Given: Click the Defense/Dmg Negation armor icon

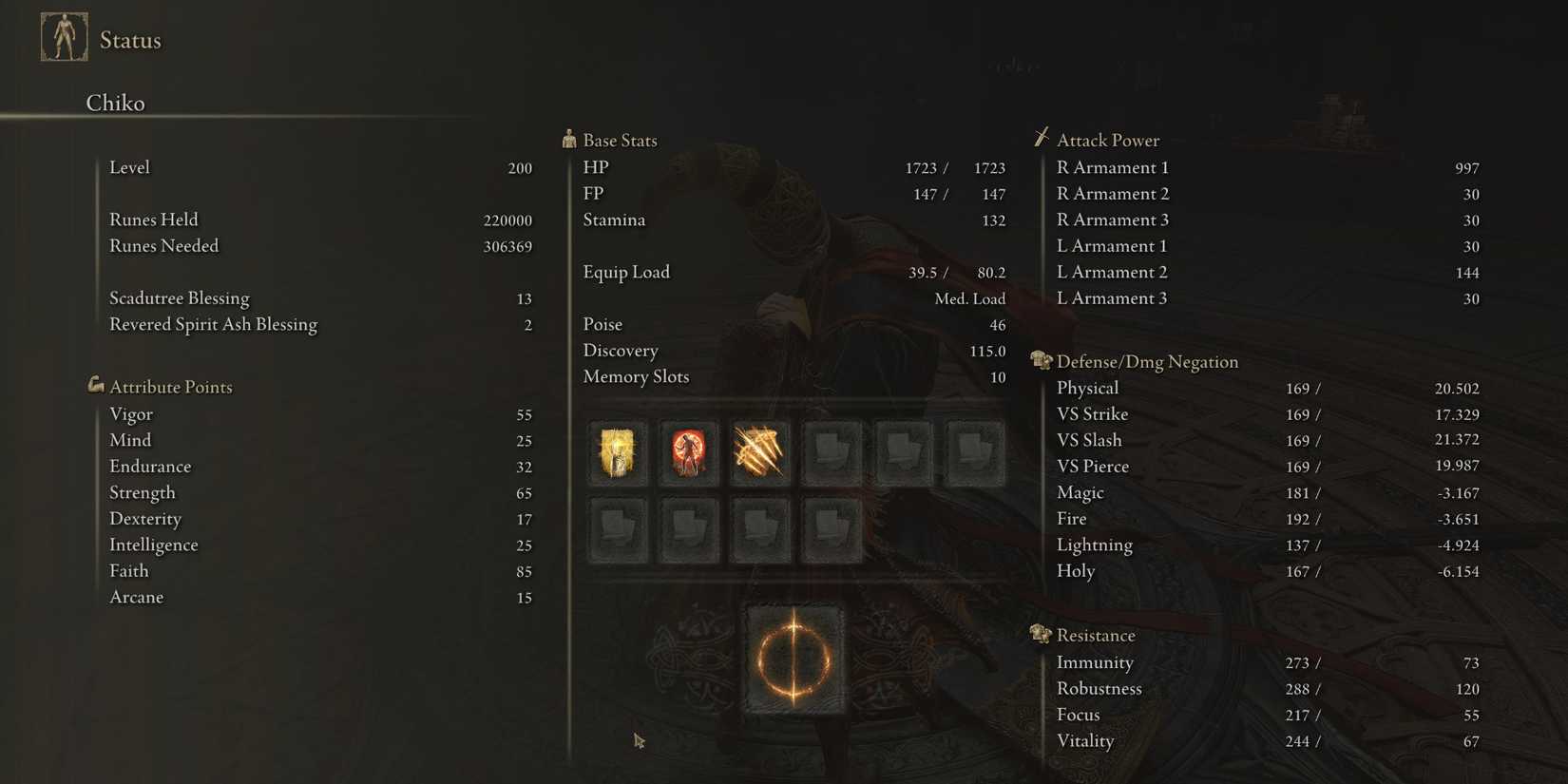Looking at the screenshot, I should pos(1040,360).
